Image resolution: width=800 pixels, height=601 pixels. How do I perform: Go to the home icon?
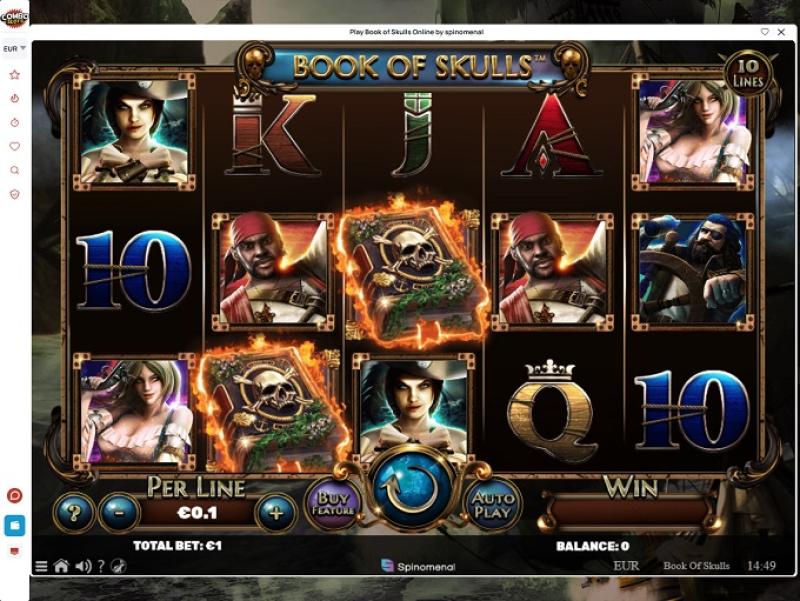61,566
